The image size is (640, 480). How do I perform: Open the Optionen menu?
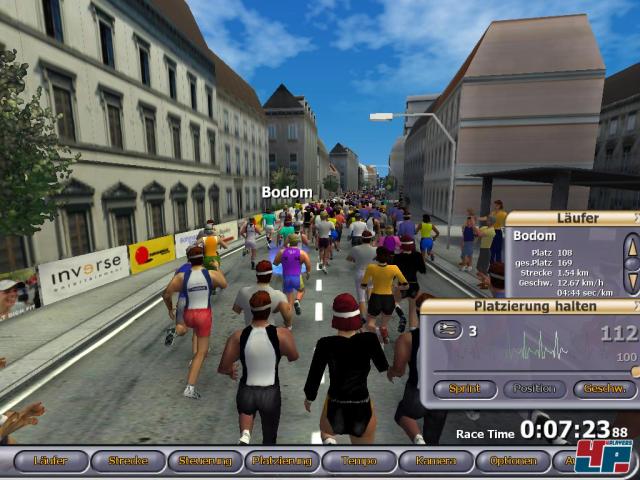(513, 461)
